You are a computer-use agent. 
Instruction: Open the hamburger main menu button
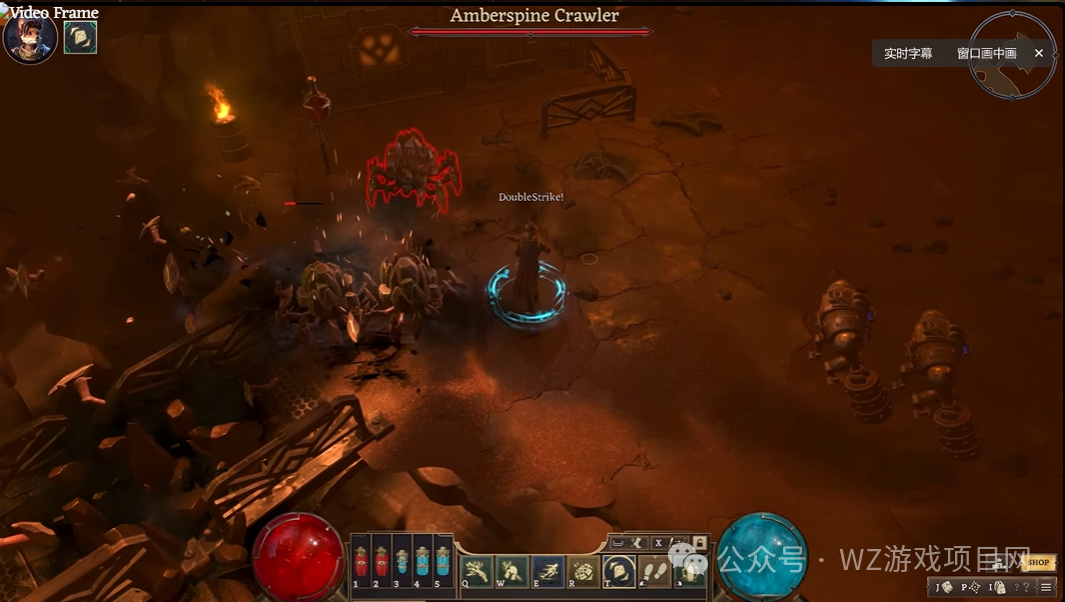(1046, 587)
